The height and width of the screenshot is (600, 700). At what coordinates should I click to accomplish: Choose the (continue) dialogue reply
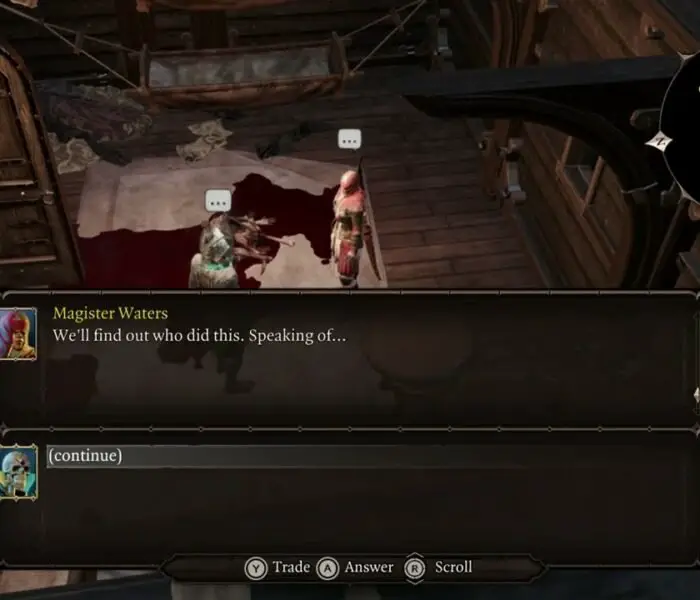[85, 456]
